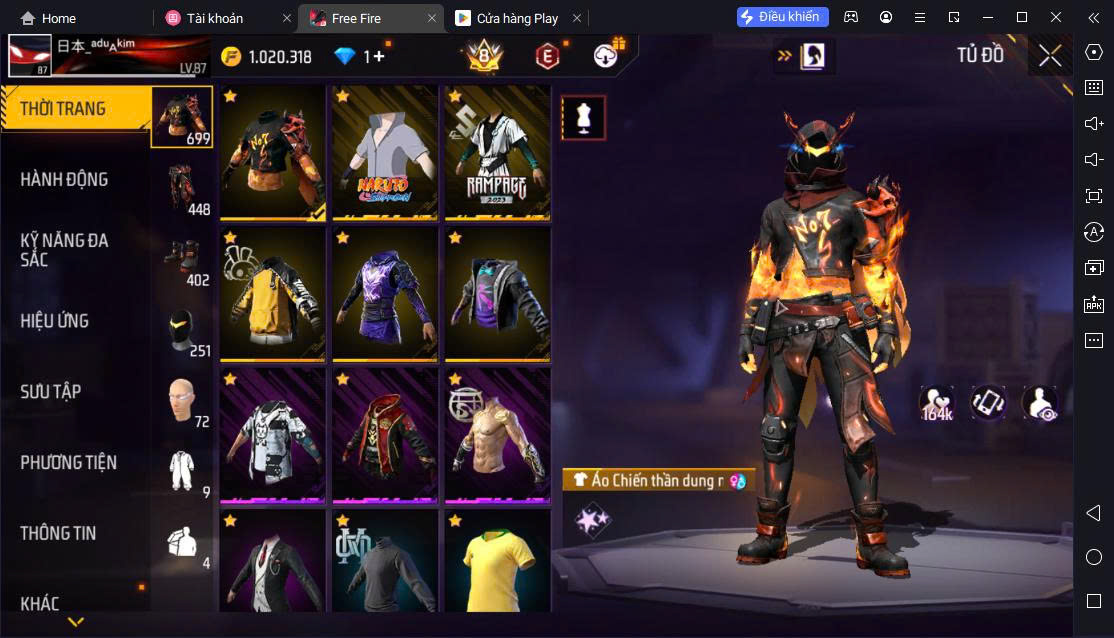Equip the yellow Brazil-style jersey
The image size is (1114, 638).
tap(497, 562)
